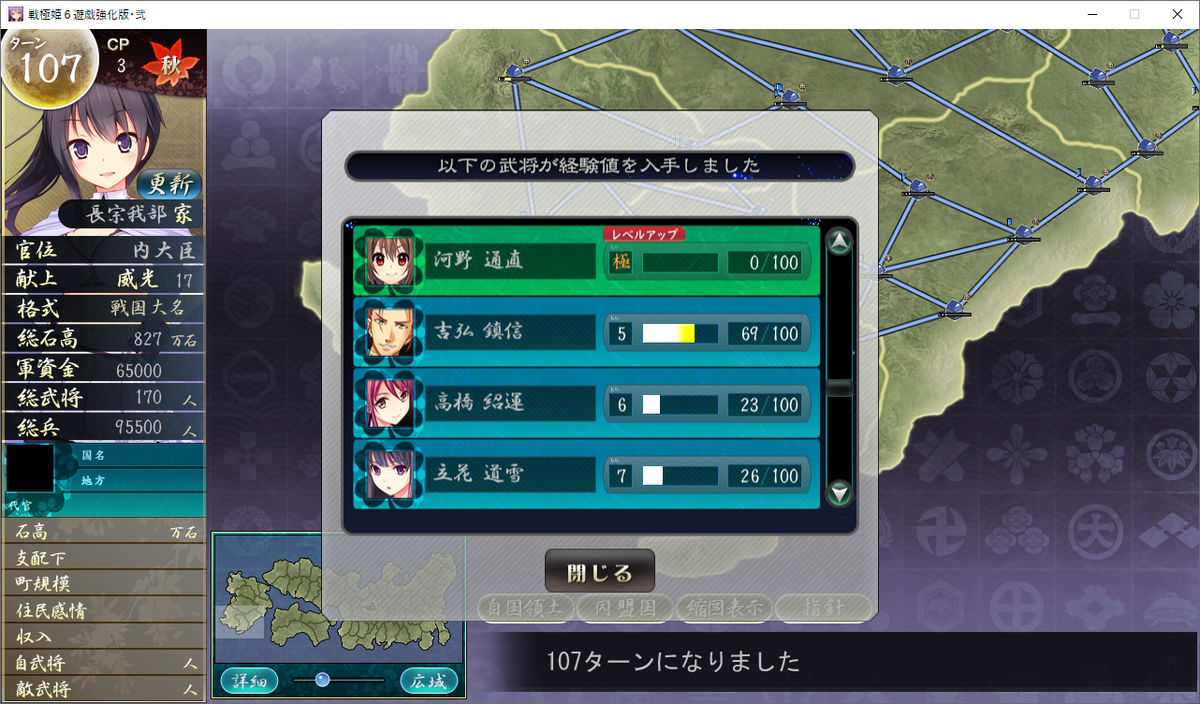This screenshot has height=704, width=1200.
Task: Switch to the 広域 wide-area view
Action: (x=429, y=681)
